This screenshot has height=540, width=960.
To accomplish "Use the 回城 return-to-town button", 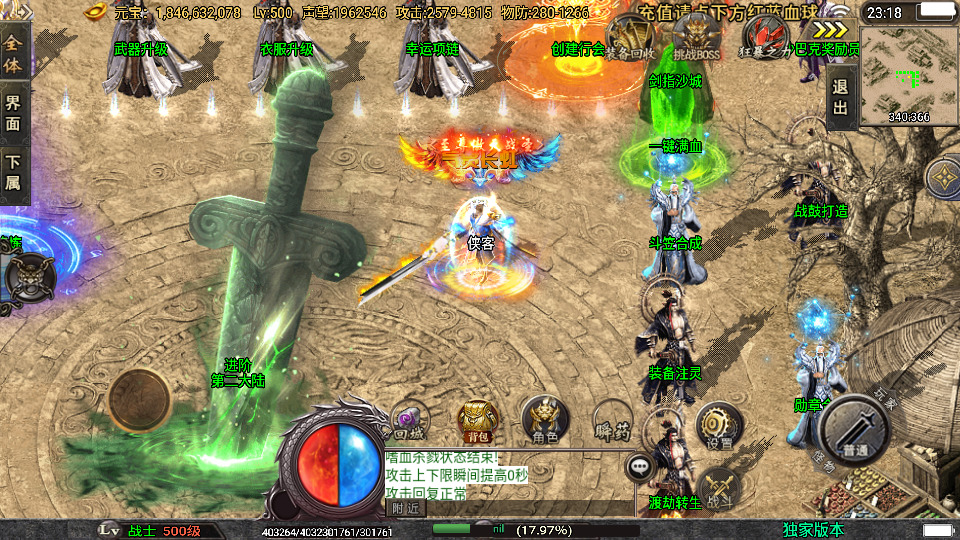I will 408,420.
